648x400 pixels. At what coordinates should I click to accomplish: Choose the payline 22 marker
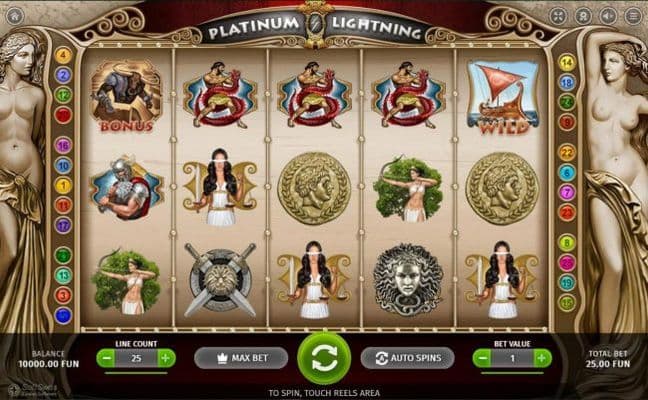567,152
